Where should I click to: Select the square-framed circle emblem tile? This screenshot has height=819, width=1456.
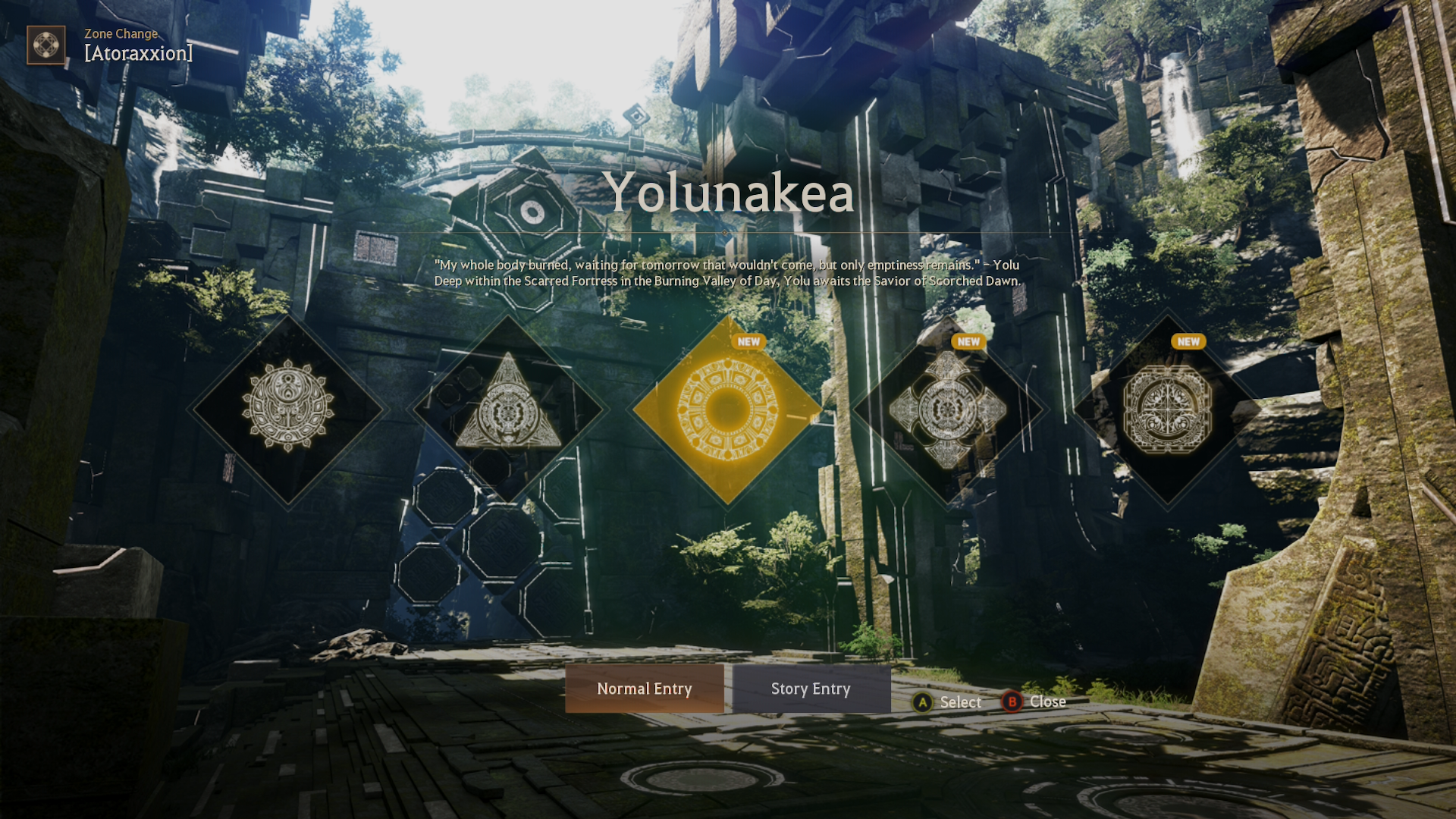click(1167, 409)
